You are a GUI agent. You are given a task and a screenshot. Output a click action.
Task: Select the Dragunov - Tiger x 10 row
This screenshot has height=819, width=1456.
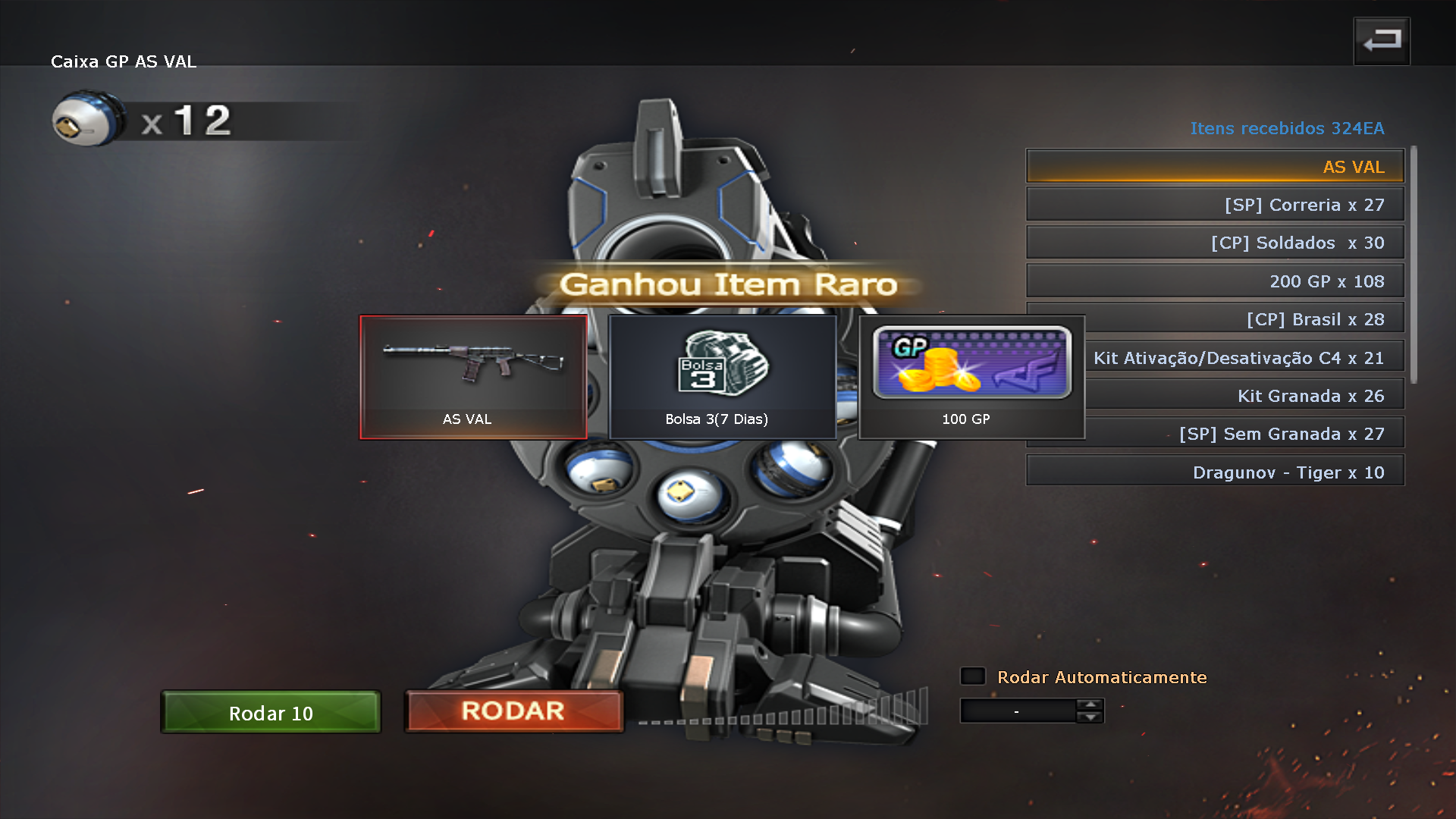point(1215,472)
